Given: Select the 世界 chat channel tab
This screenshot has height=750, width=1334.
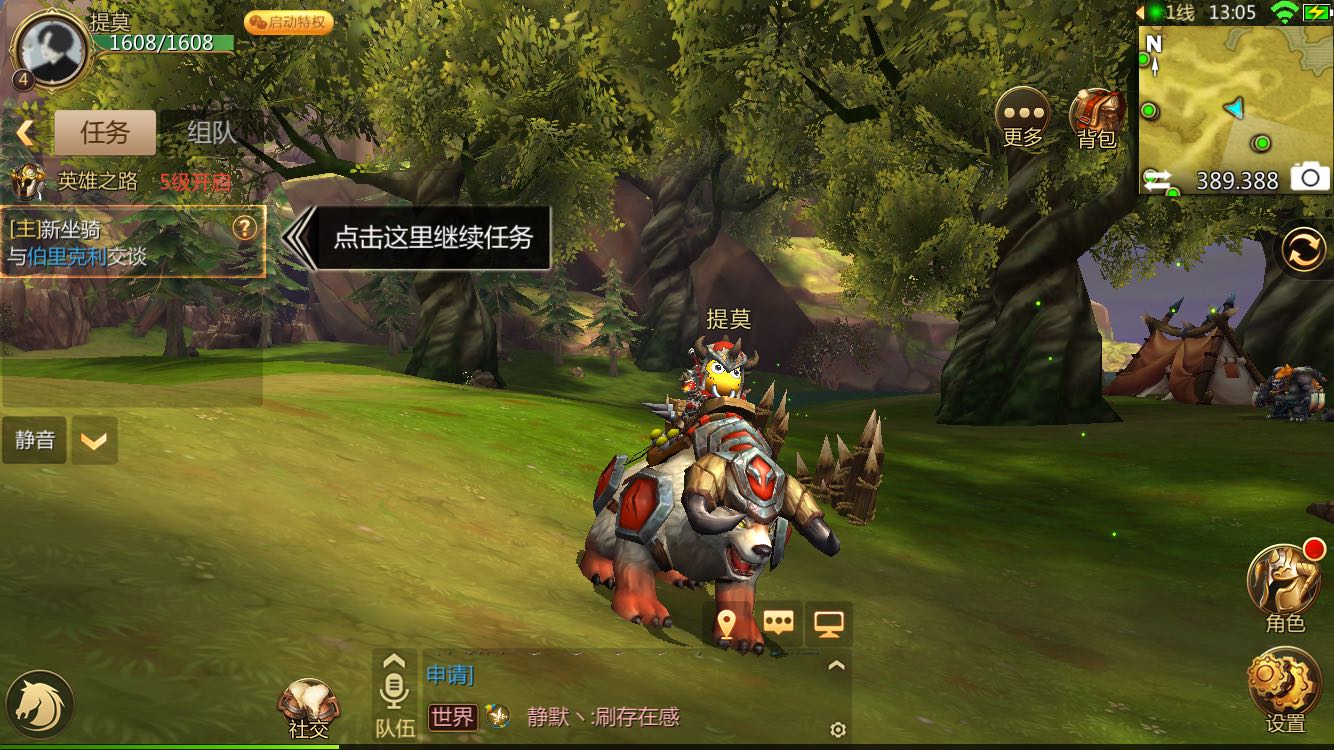Looking at the screenshot, I should pyautogui.click(x=449, y=718).
